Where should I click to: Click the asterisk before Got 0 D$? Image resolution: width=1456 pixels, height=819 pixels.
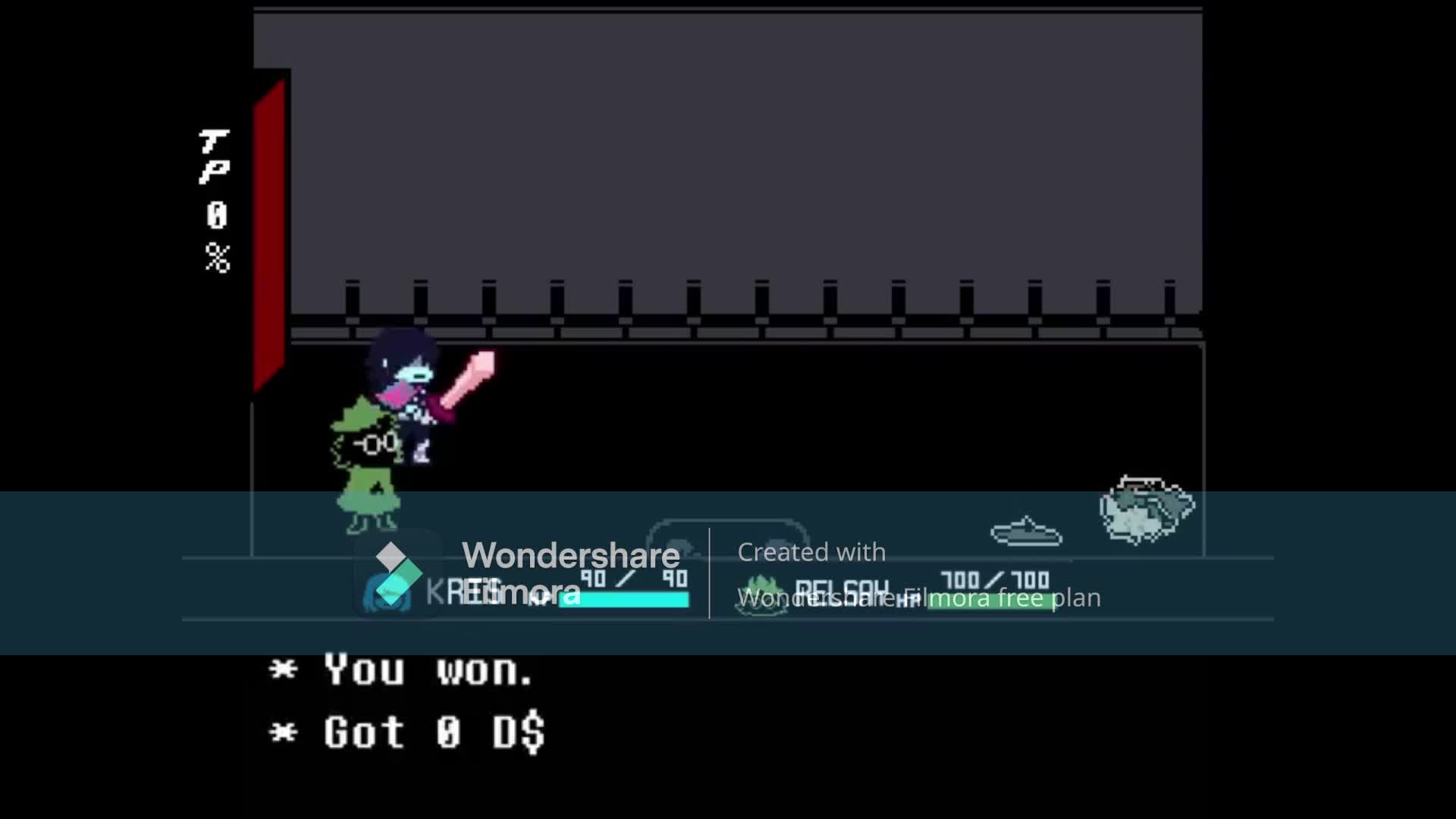(x=284, y=732)
